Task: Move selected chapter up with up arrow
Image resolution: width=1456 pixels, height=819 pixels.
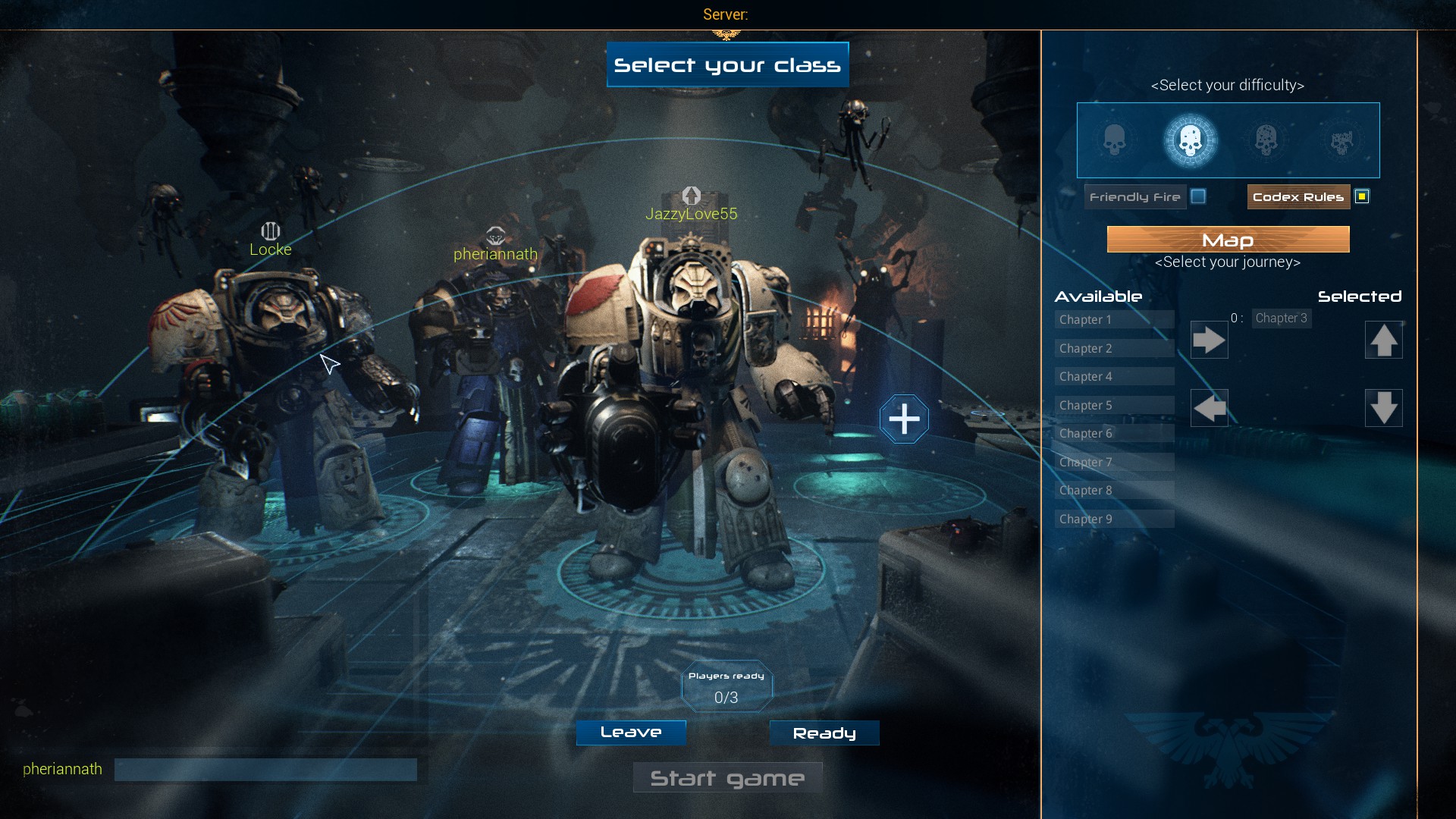Action: pyautogui.click(x=1383, y=340)
